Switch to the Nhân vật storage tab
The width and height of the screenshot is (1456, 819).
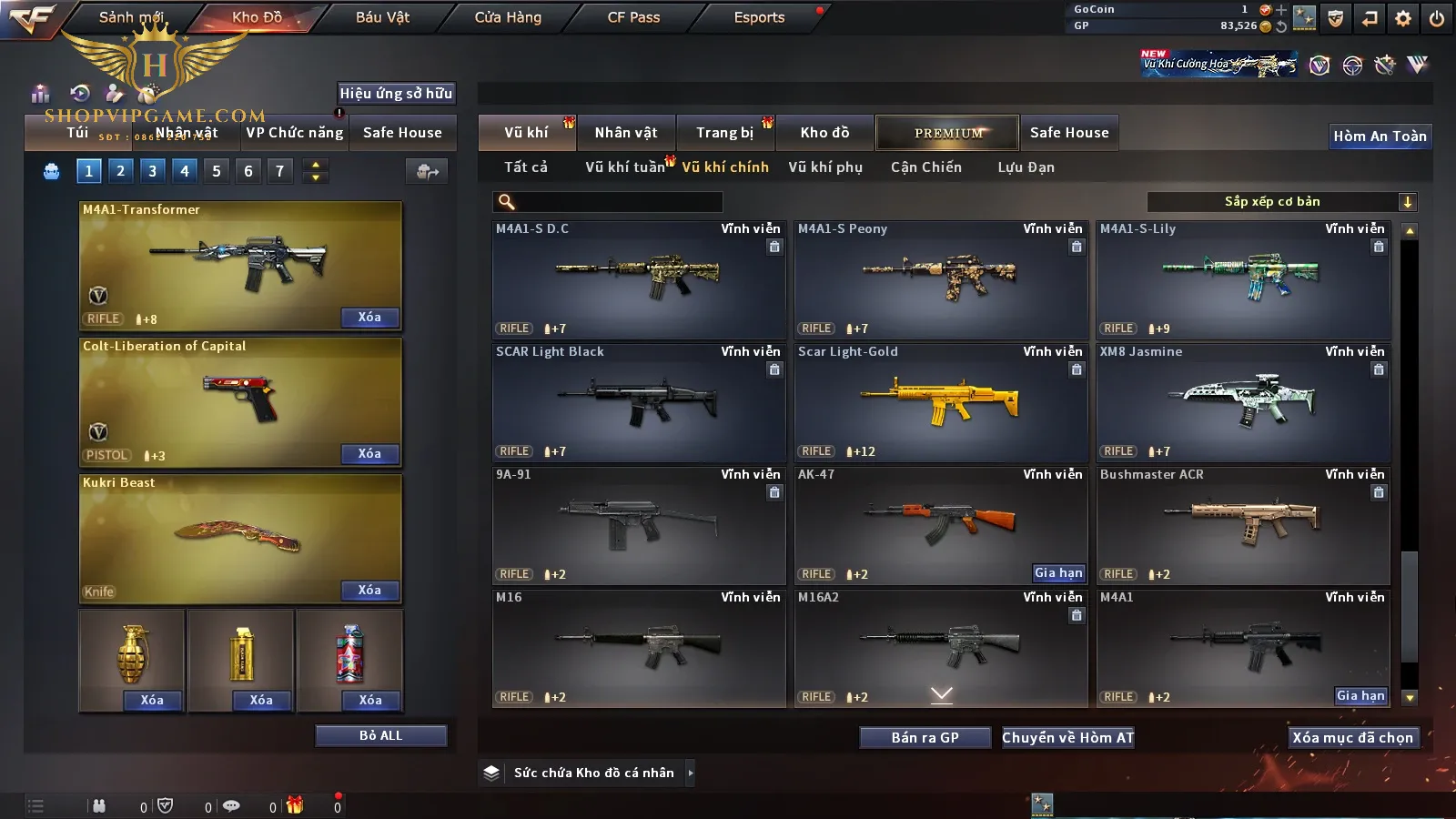click(x=626, y=133)
